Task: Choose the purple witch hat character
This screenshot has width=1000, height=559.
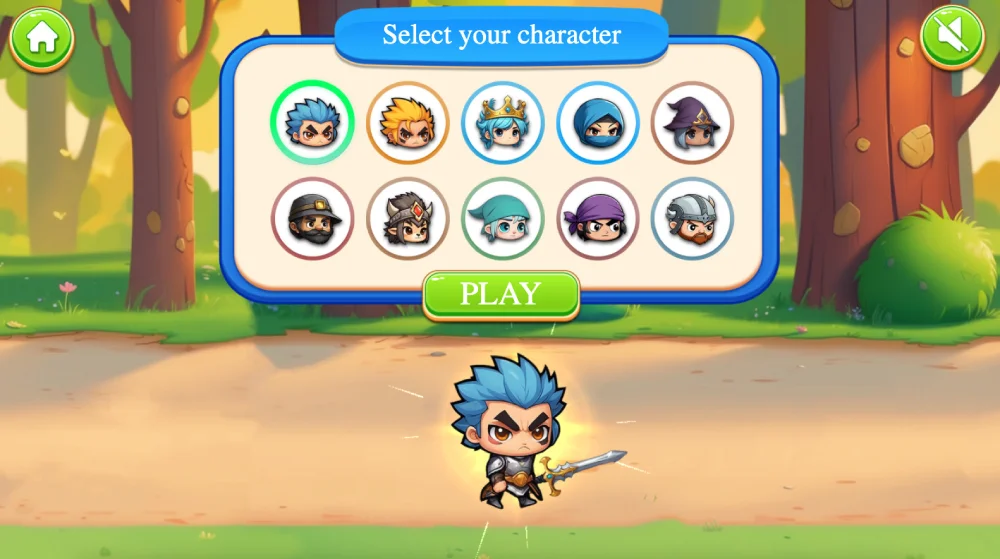Action: point(692,123)
